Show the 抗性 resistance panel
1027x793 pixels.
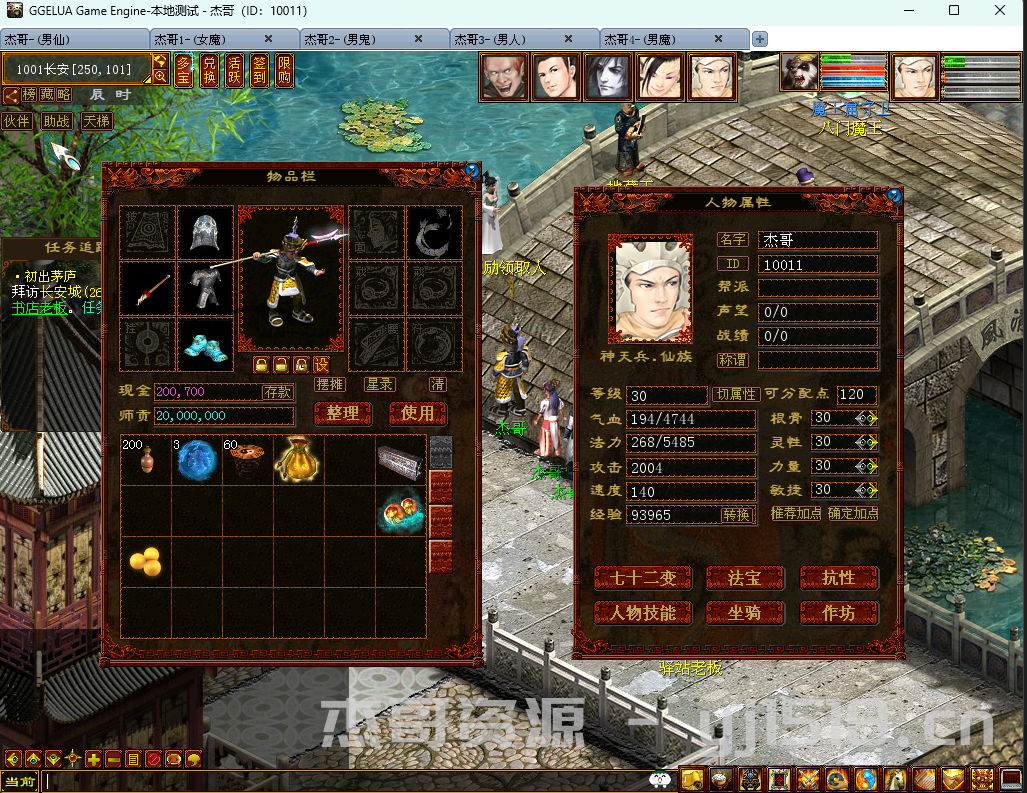(838, 578)
